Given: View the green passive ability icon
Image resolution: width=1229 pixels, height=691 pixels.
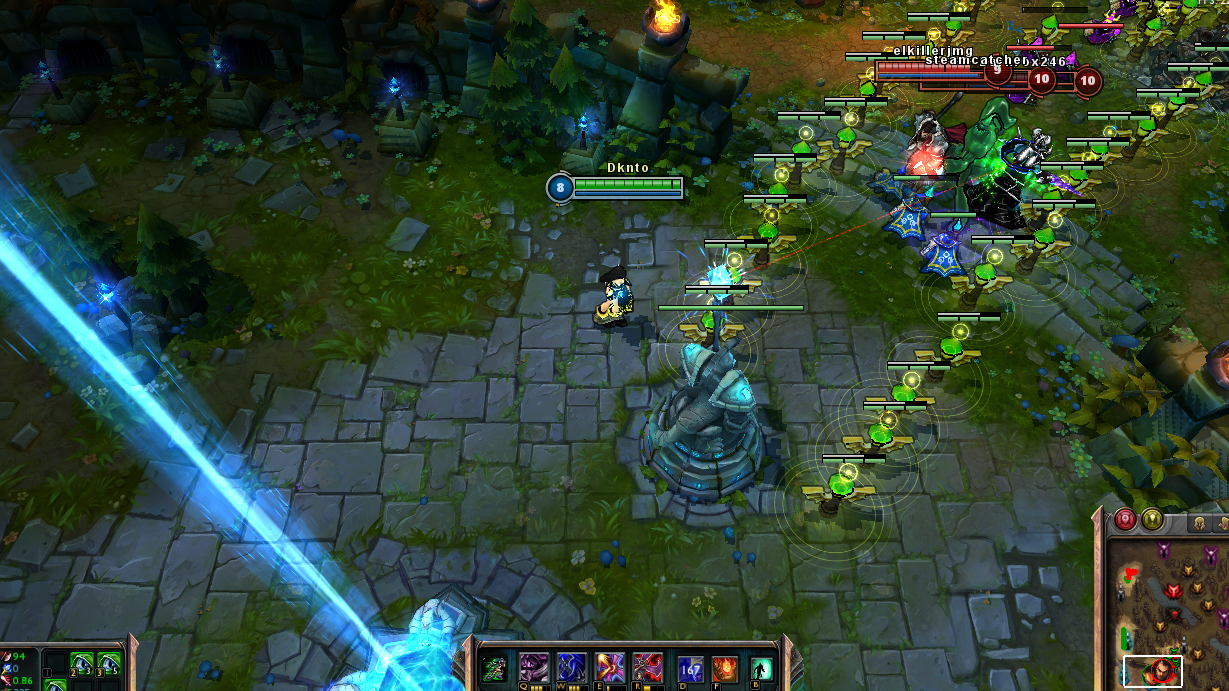Looking at the screenshot, I should (x=494, y=669).
